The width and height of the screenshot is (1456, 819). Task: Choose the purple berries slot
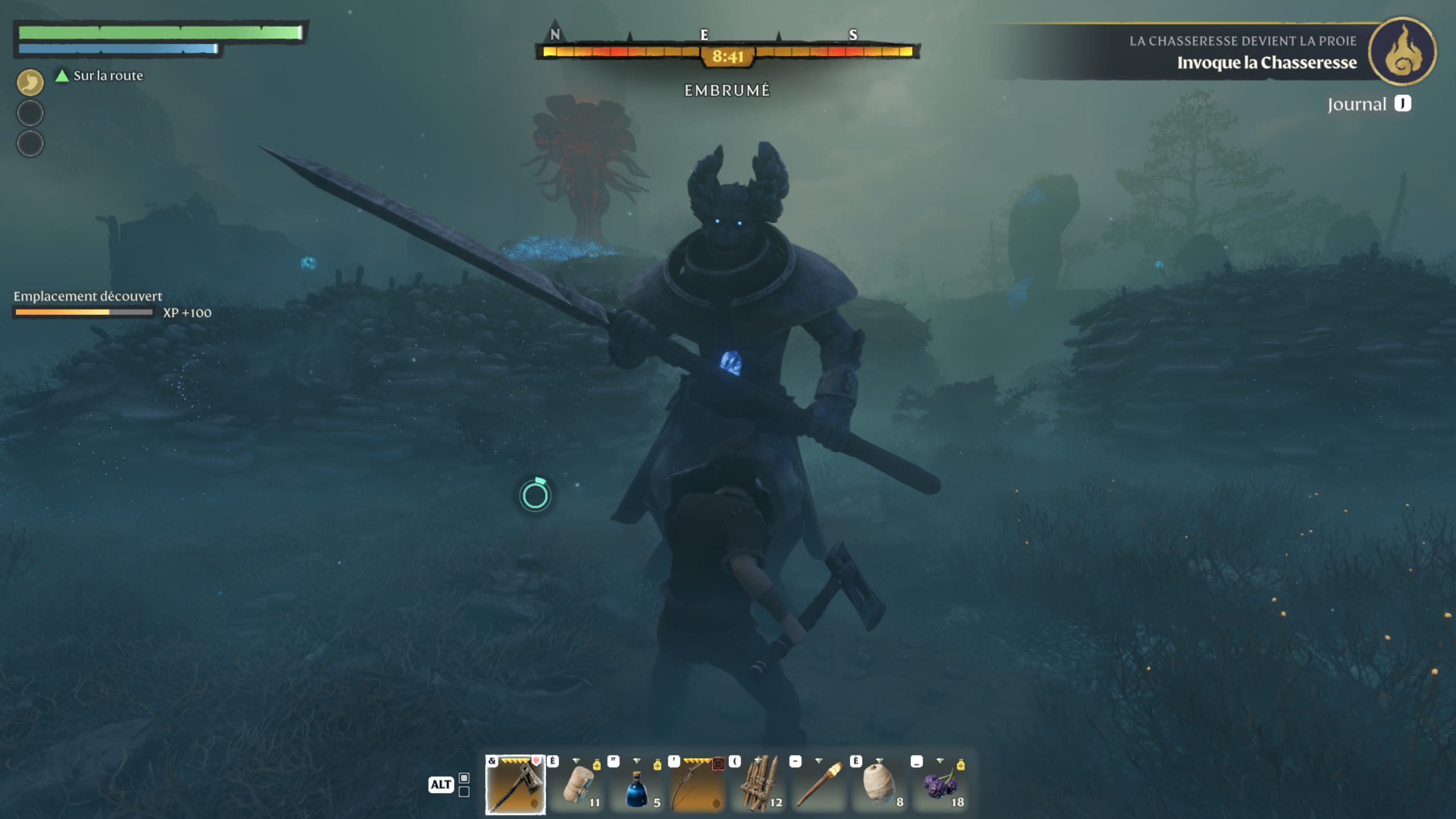(x=941, y=785)
